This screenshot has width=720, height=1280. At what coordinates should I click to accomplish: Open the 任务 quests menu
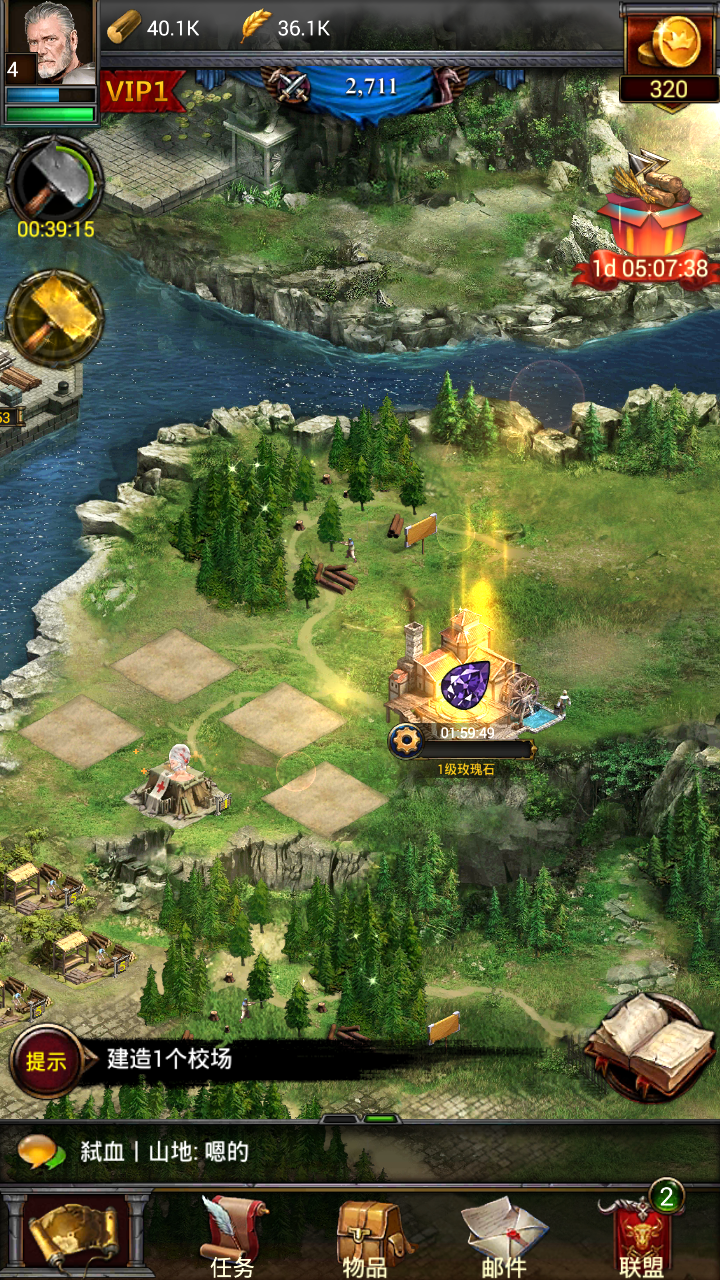pos(232,1238)
